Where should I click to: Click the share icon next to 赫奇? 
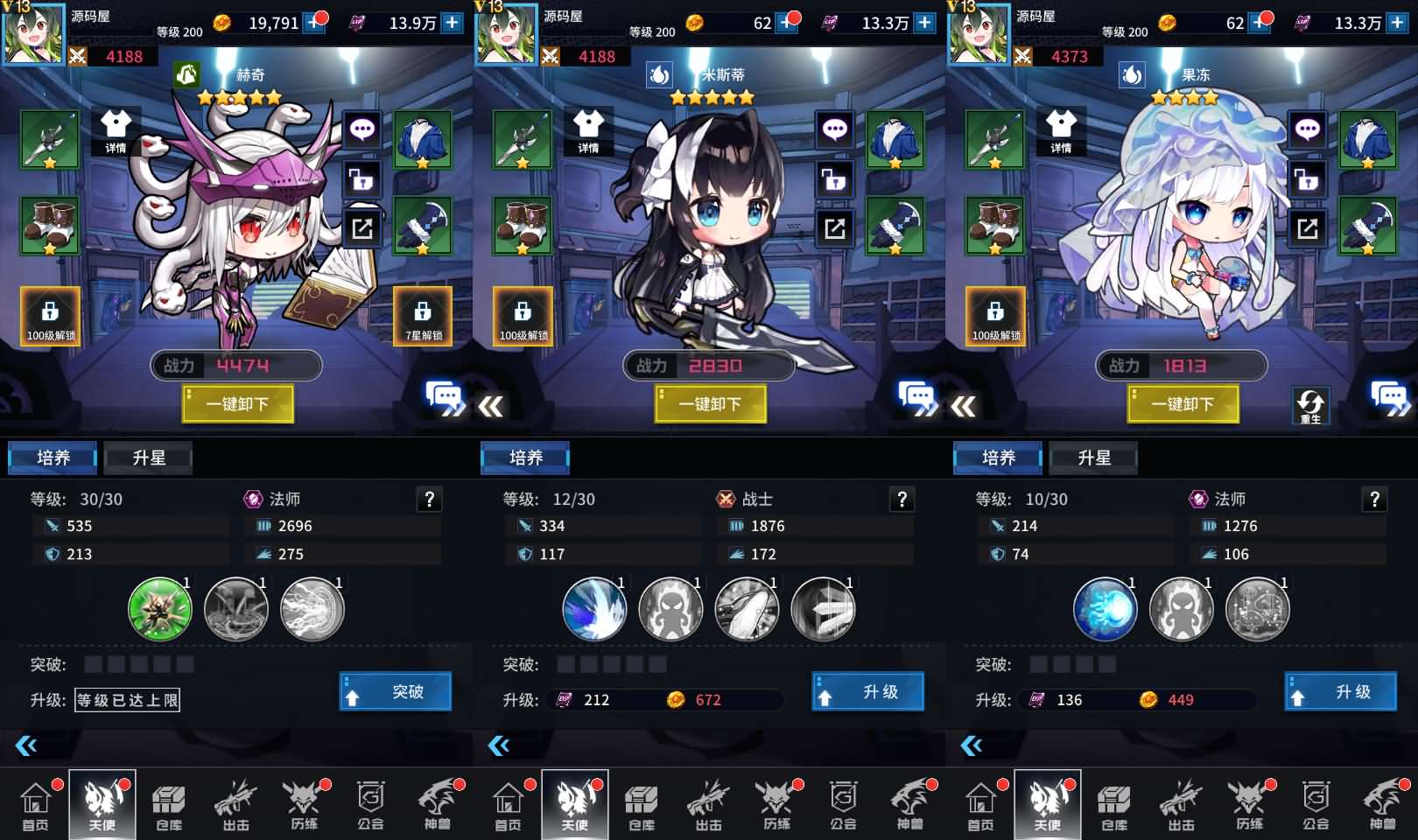362,227
